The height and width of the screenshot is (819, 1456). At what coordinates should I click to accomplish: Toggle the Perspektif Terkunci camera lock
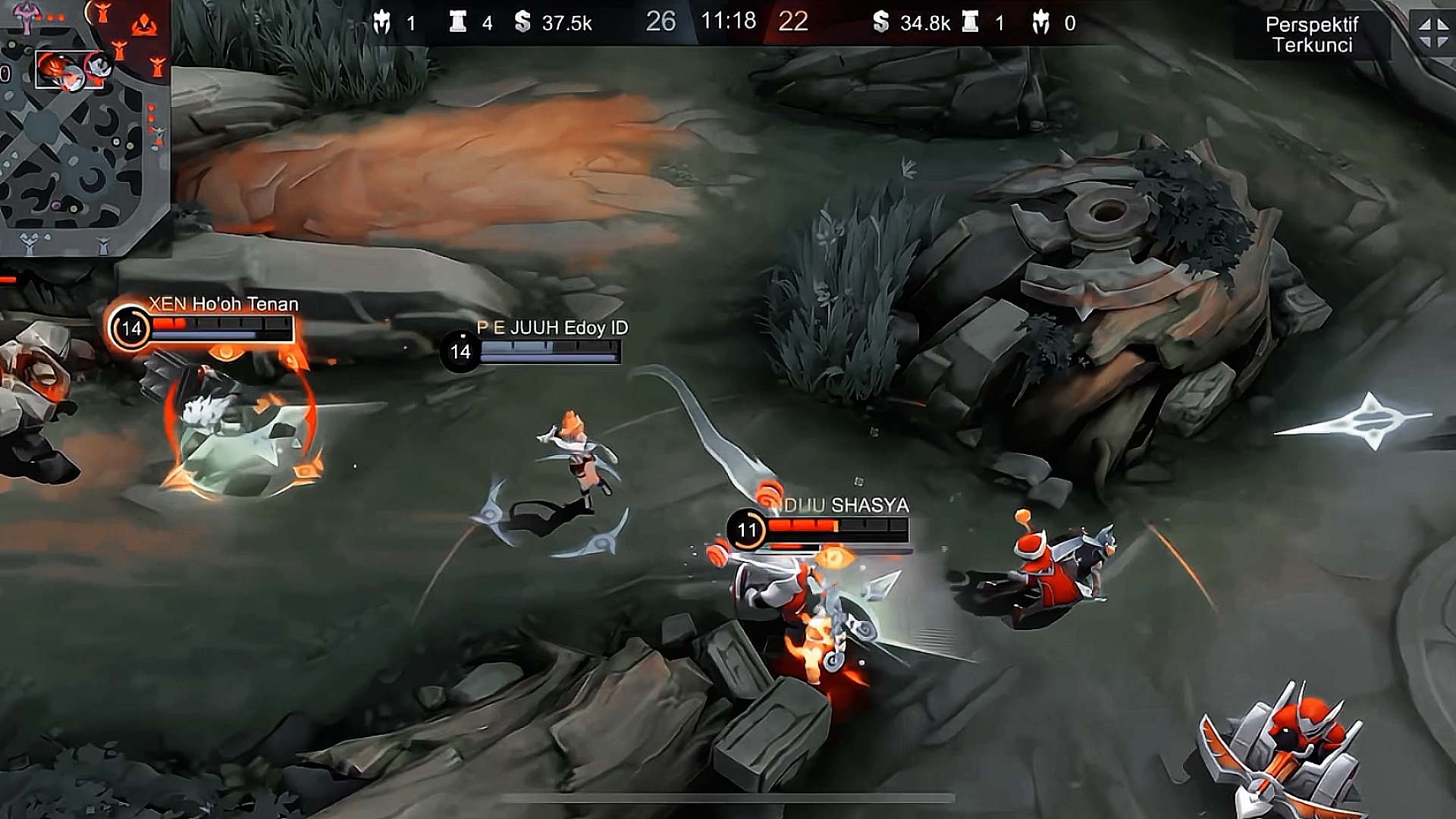tap(1312, 35)
